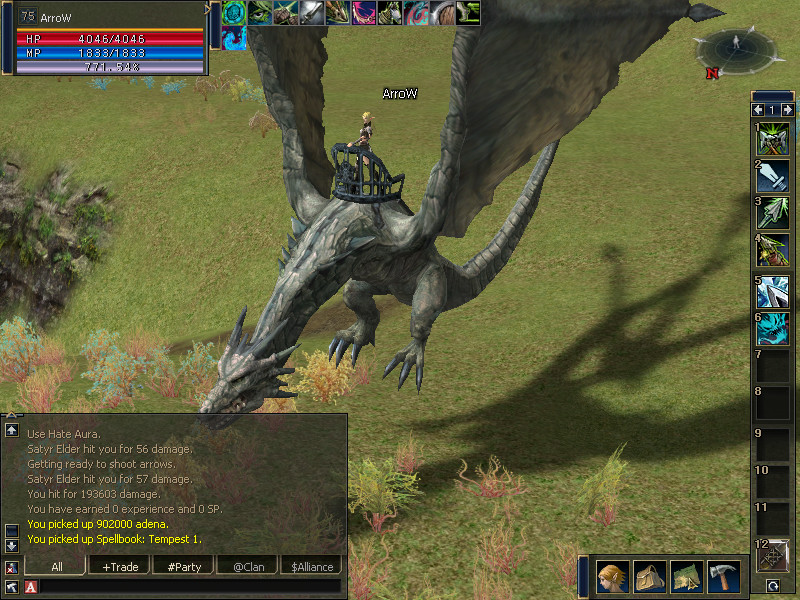
Task: Switch to the $Alliance chat tab
Action: pyautogui.click(x=312, y=567)
